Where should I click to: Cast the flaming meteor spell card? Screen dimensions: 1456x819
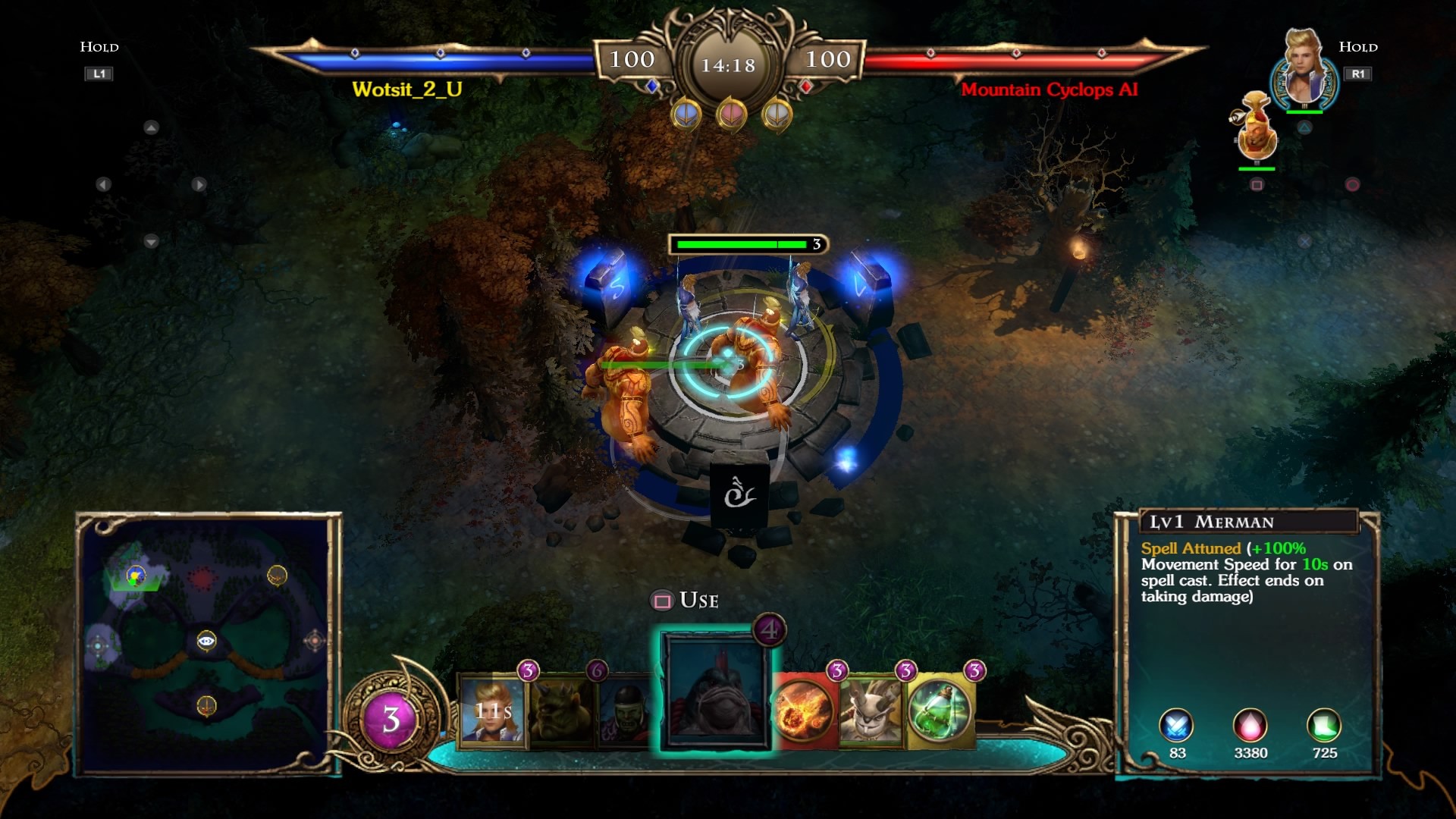804,711
